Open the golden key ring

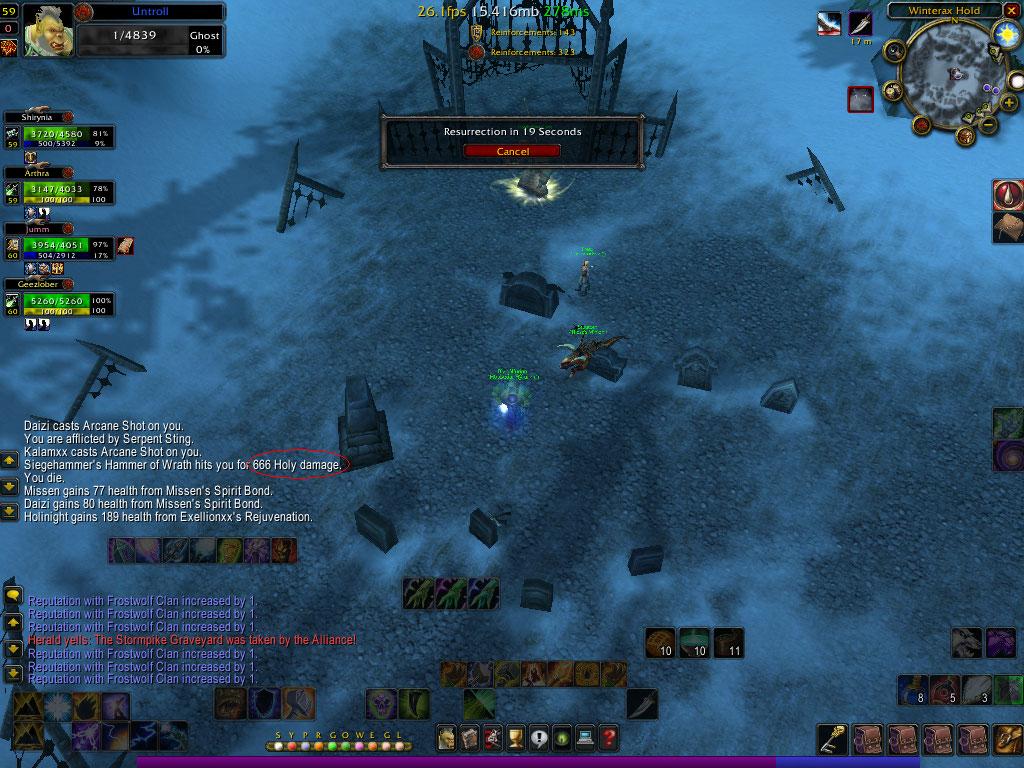832,739
